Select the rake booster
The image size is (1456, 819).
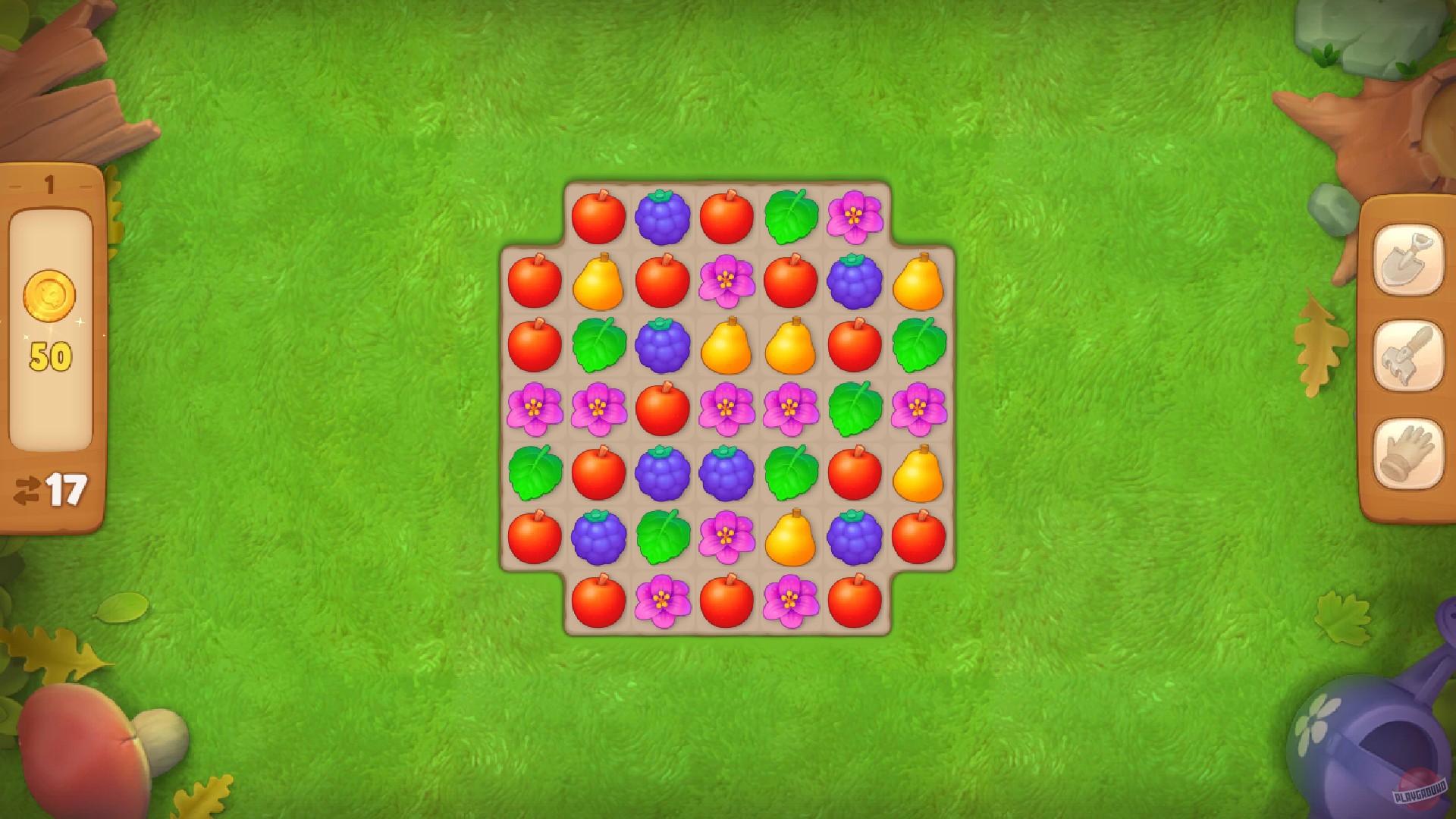(x=1407, y=358)
